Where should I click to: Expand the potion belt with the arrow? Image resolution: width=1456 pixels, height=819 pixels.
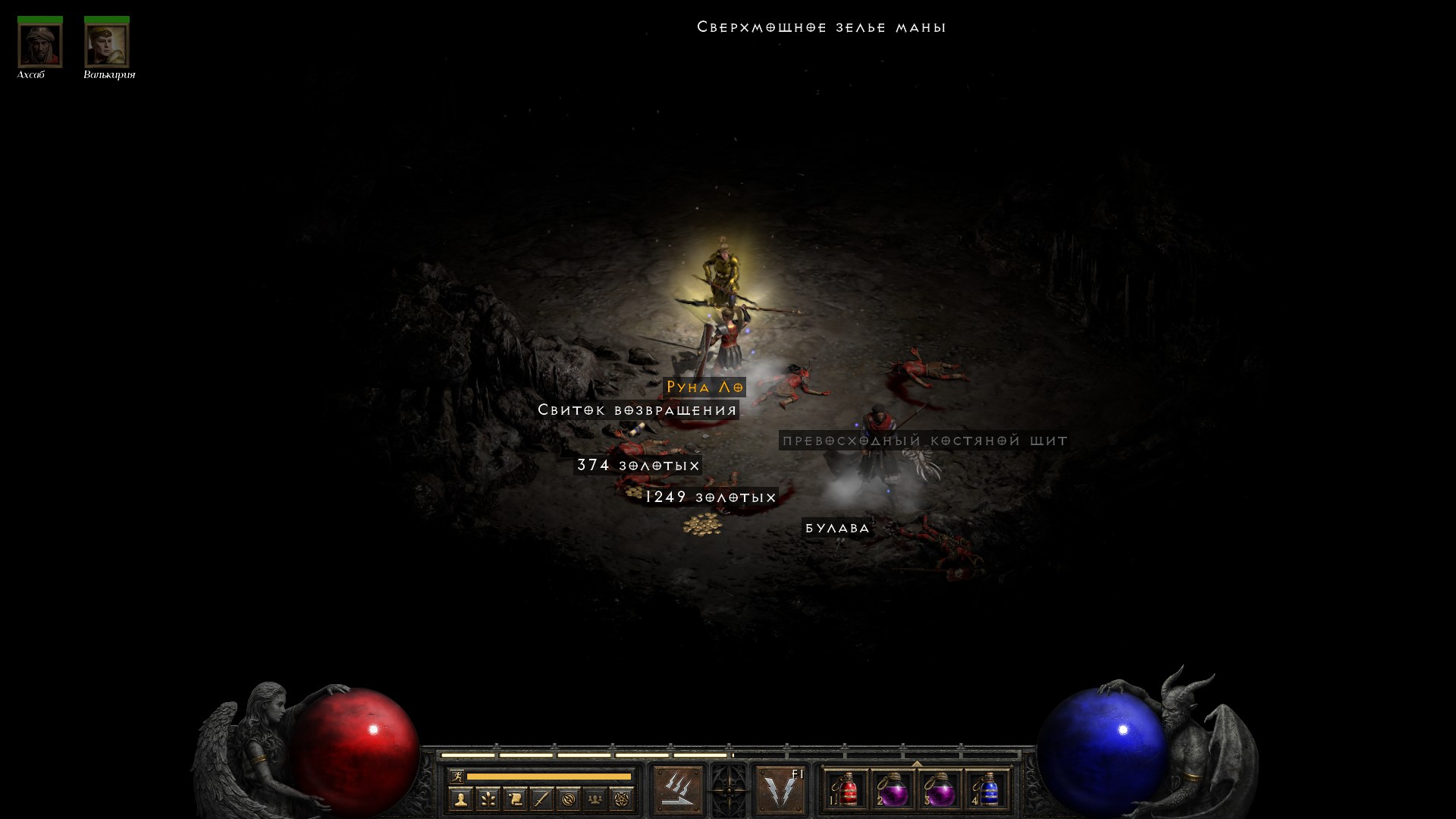coord(916,764)
